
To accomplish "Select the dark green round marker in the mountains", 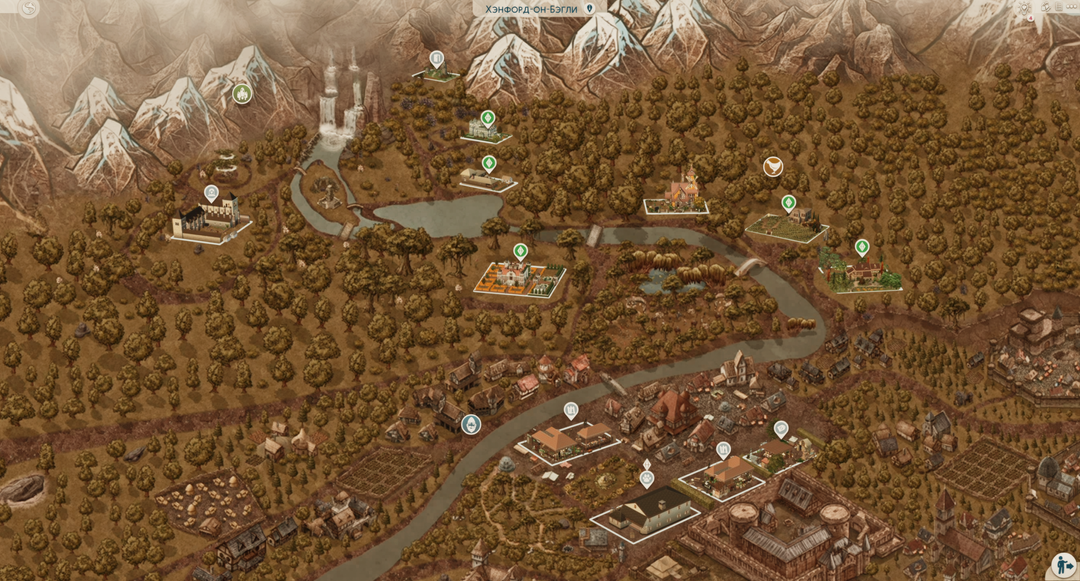I will (242, 93).
